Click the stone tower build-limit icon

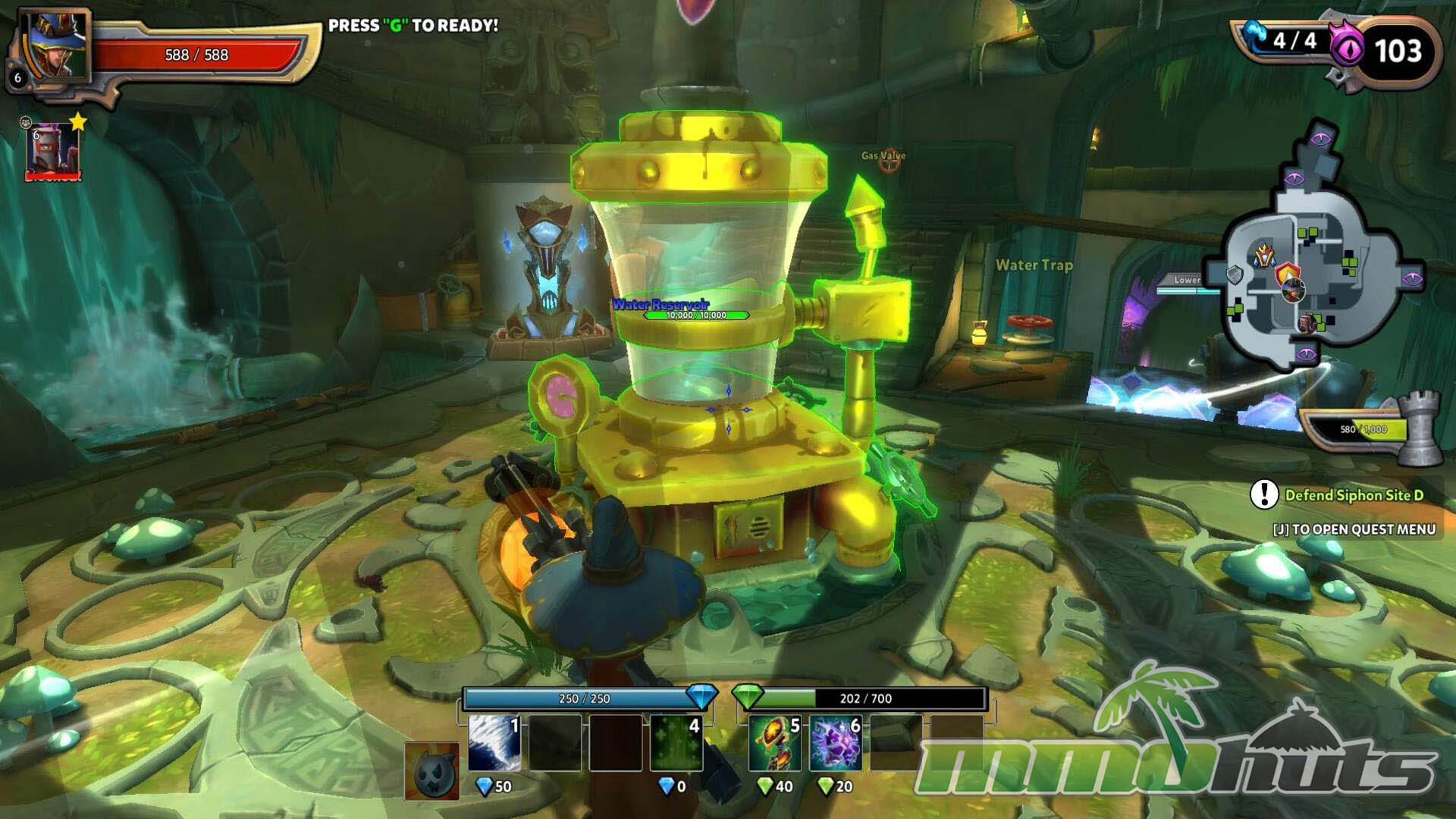pyautogui.click(x=1419, y=428)
